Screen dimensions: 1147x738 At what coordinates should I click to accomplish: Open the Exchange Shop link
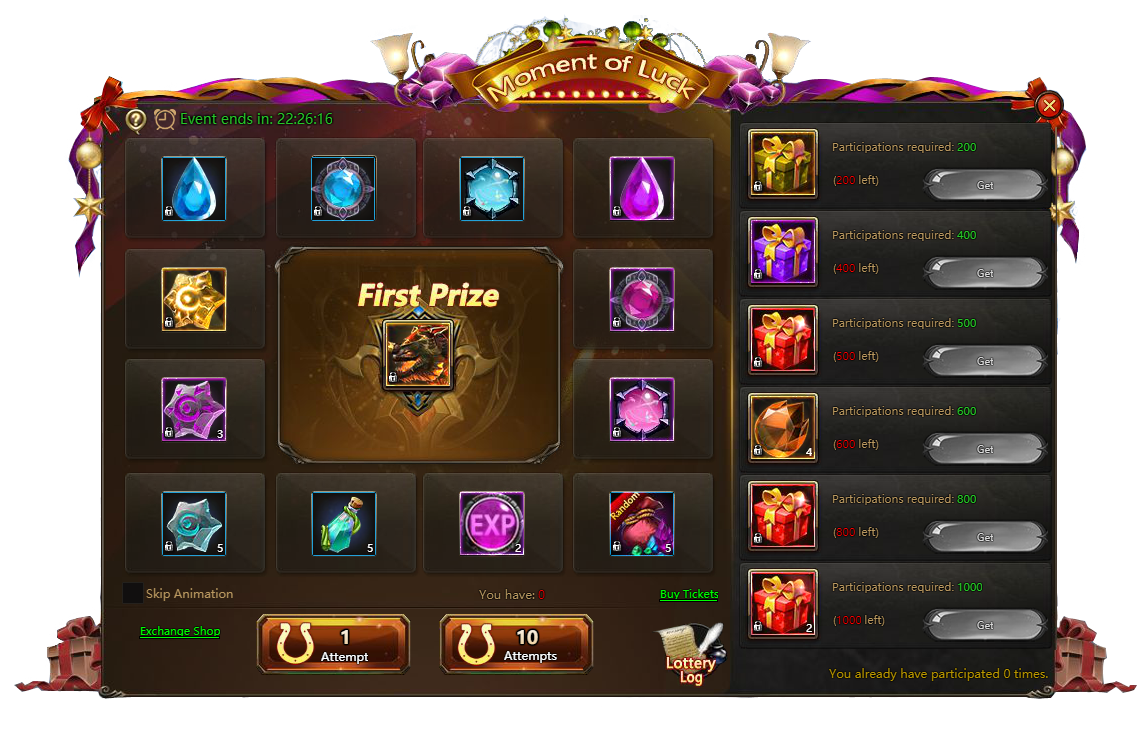[x=180, y=631]
